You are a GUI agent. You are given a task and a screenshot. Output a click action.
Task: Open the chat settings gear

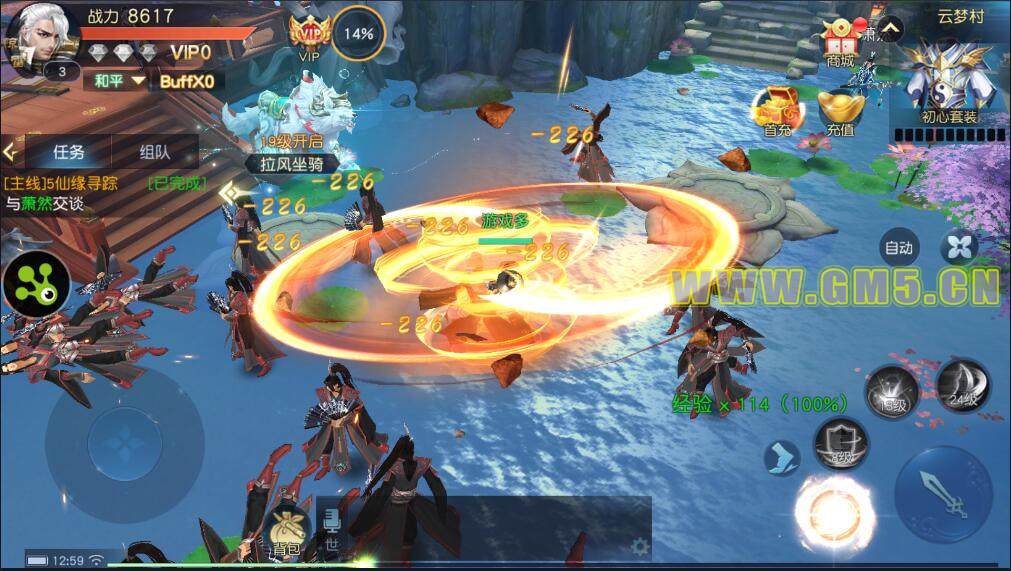639,546
